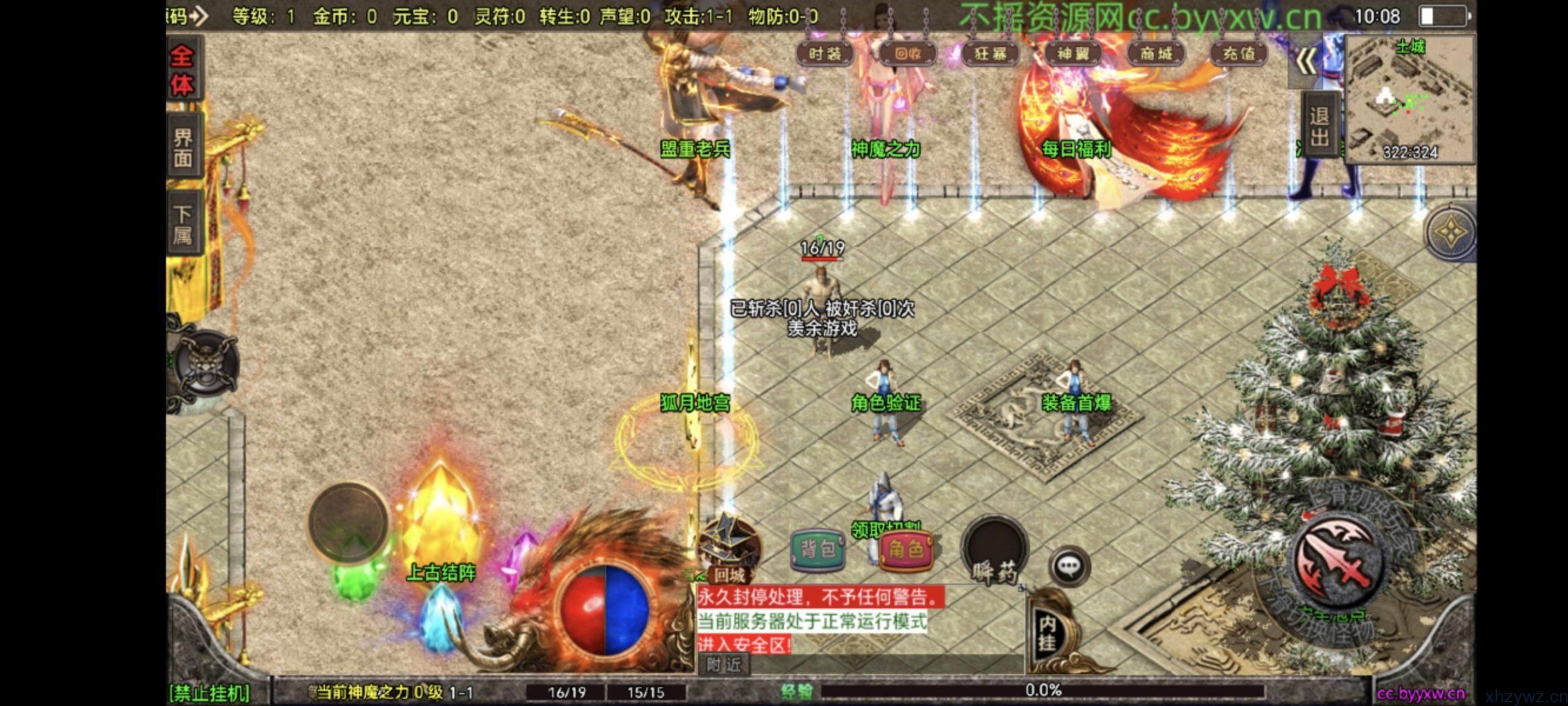Open the 充值 recharge menu

coord(1238,54)
